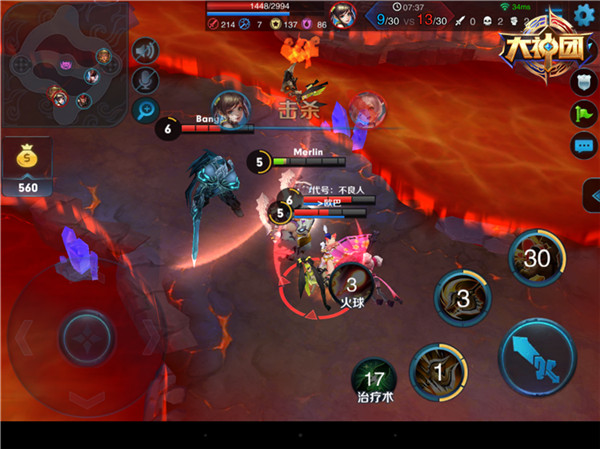Open the chat bubble button
The image size is (600, 449).
[583, 146]
